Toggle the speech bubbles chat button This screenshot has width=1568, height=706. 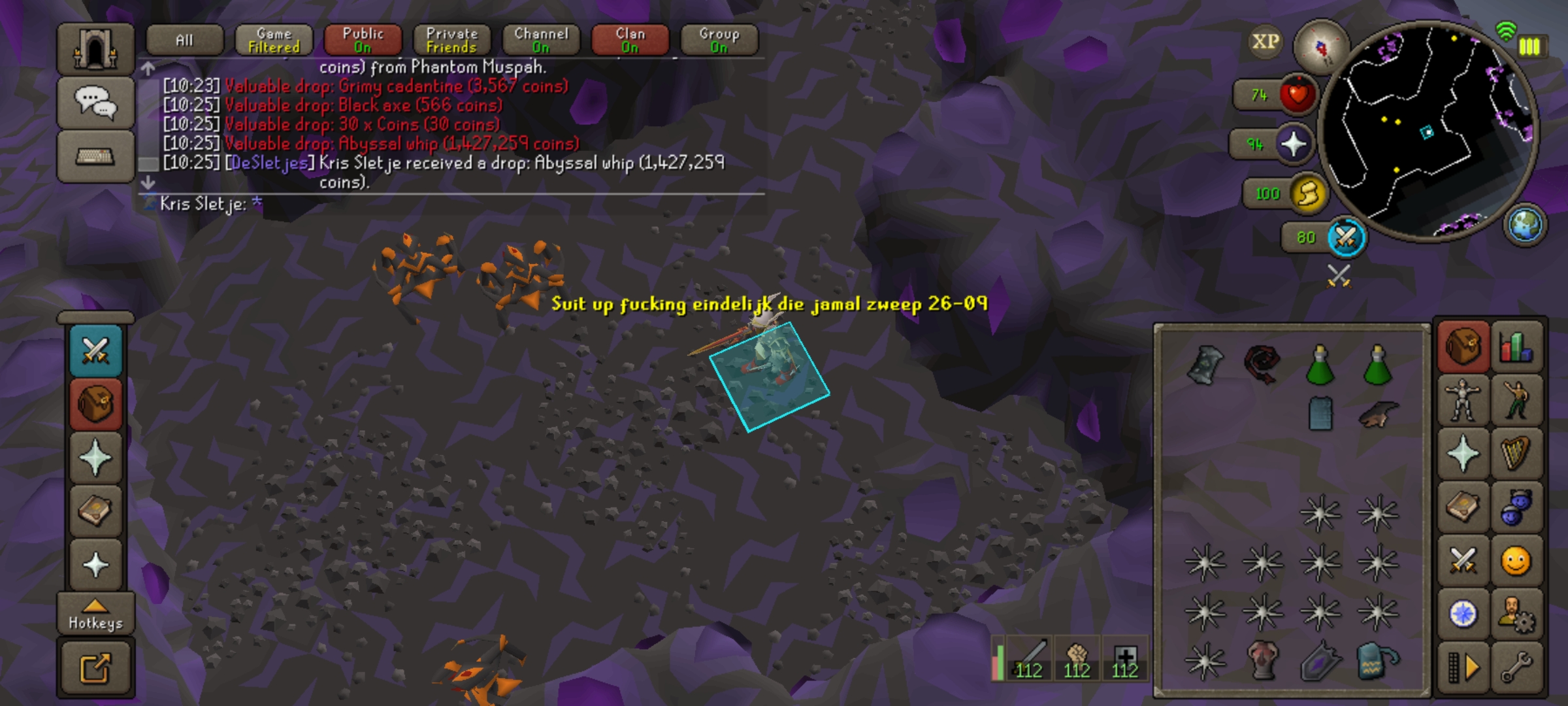pos(95,103)
